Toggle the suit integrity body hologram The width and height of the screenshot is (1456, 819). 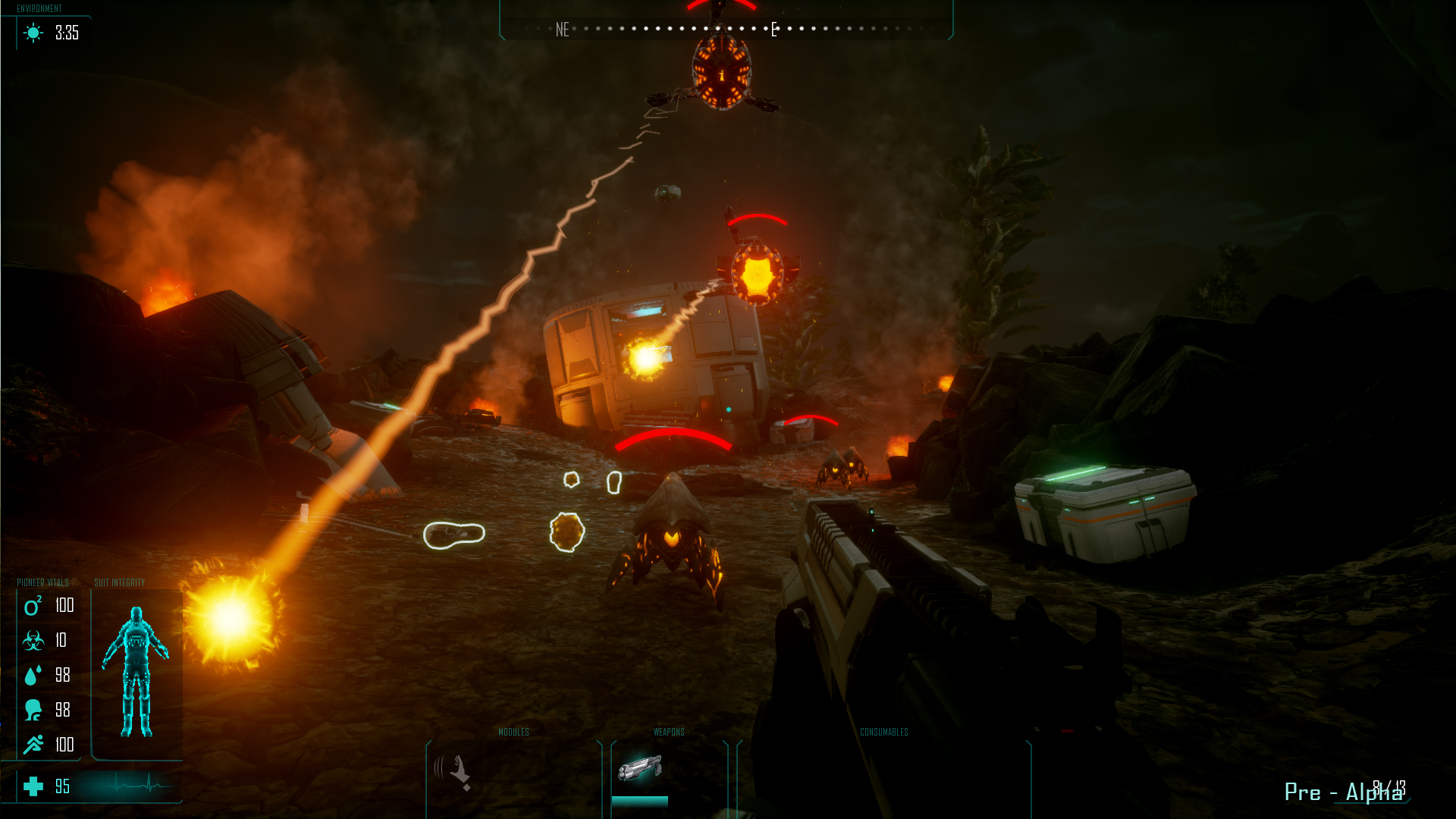138,667
